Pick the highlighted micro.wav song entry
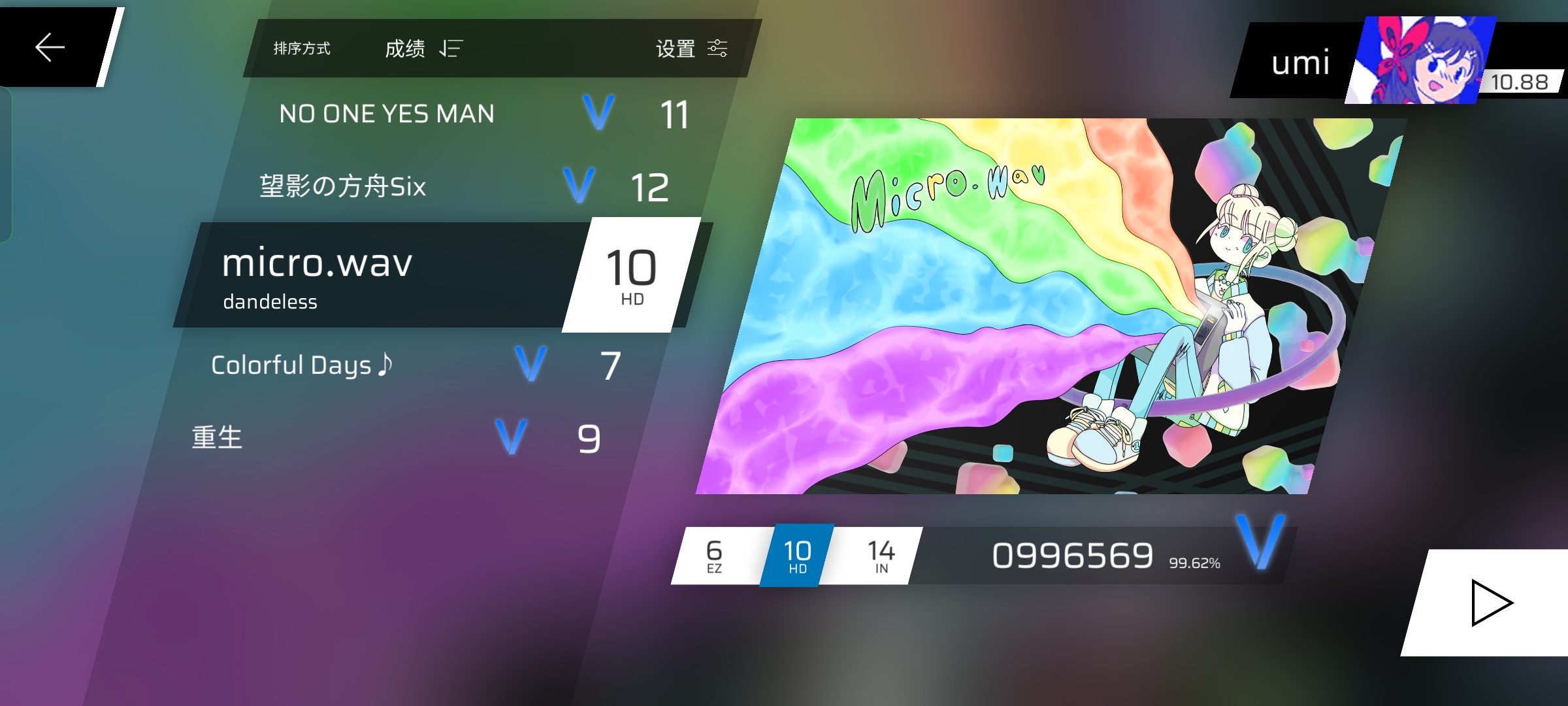Image resolution: width=1568 pixels, height=706 pixels. click(379, 275)
